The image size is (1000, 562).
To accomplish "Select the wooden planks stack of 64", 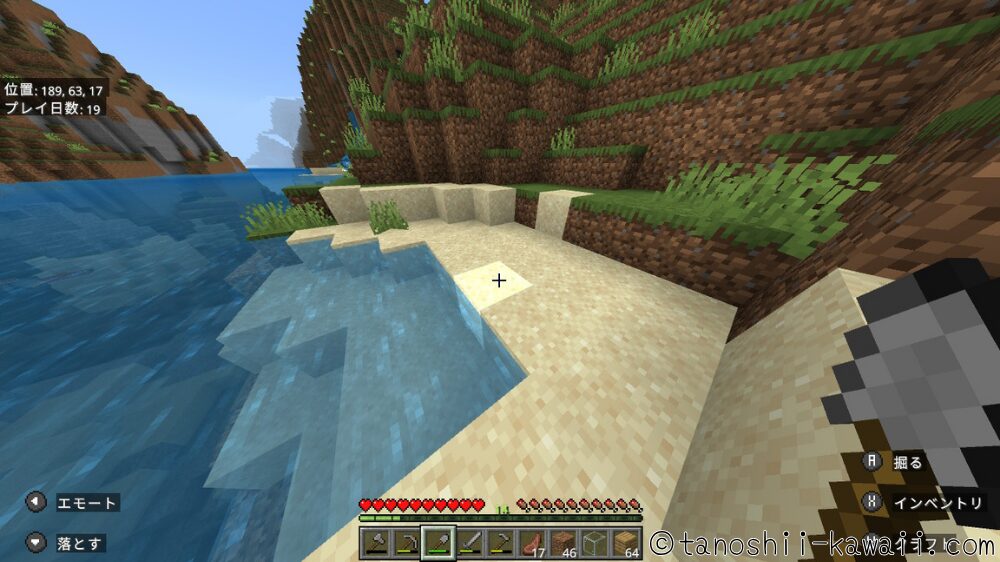I will coord(626,543).
